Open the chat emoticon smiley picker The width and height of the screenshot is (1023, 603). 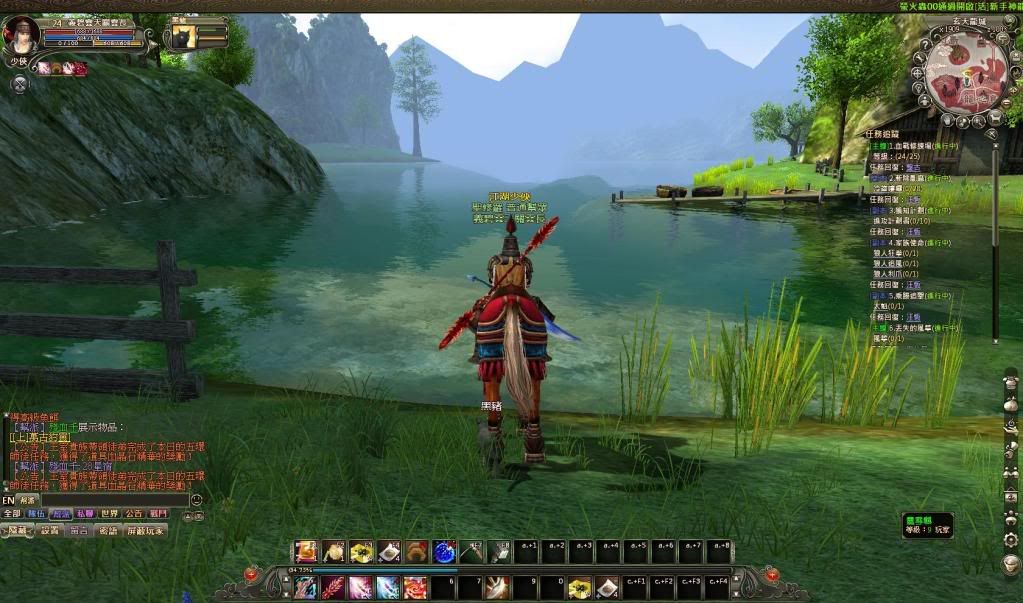(196, 499)
